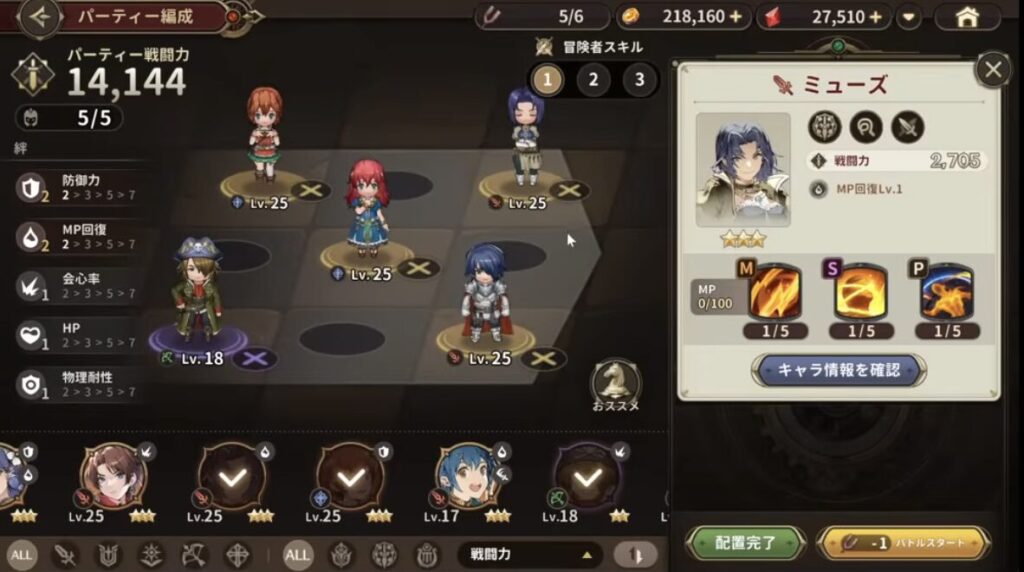Screen dimensions: 1024x572
Task: View the M skill flame icon
Action: [x=774, y=292]
